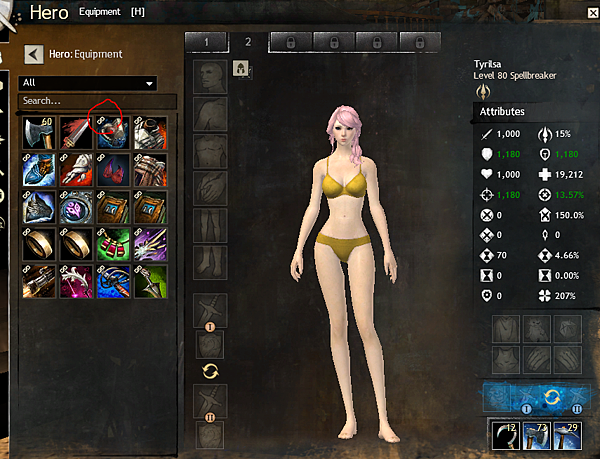
Task: Go back from Hero Equipment panel
Action: [x=33, y=54]
